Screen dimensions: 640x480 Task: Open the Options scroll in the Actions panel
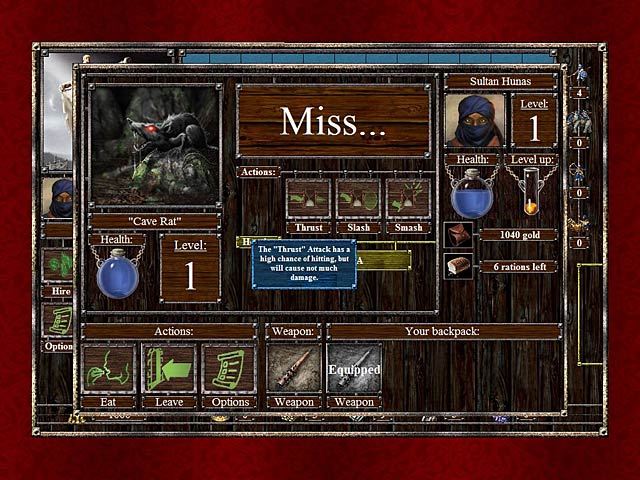coord(228,369)
